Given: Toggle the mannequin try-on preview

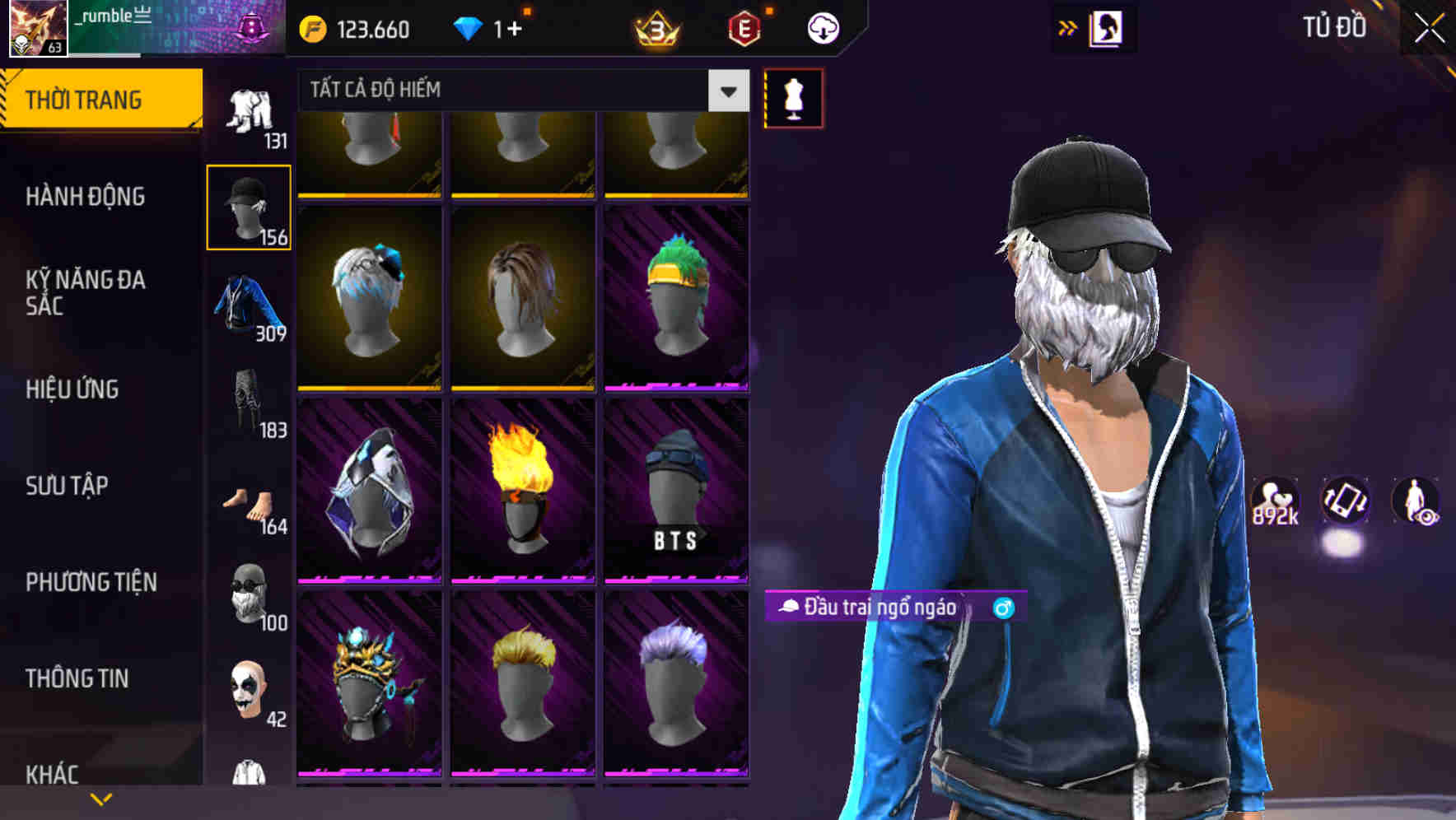Looking at the screenshot, I should (x=793, y=98).
